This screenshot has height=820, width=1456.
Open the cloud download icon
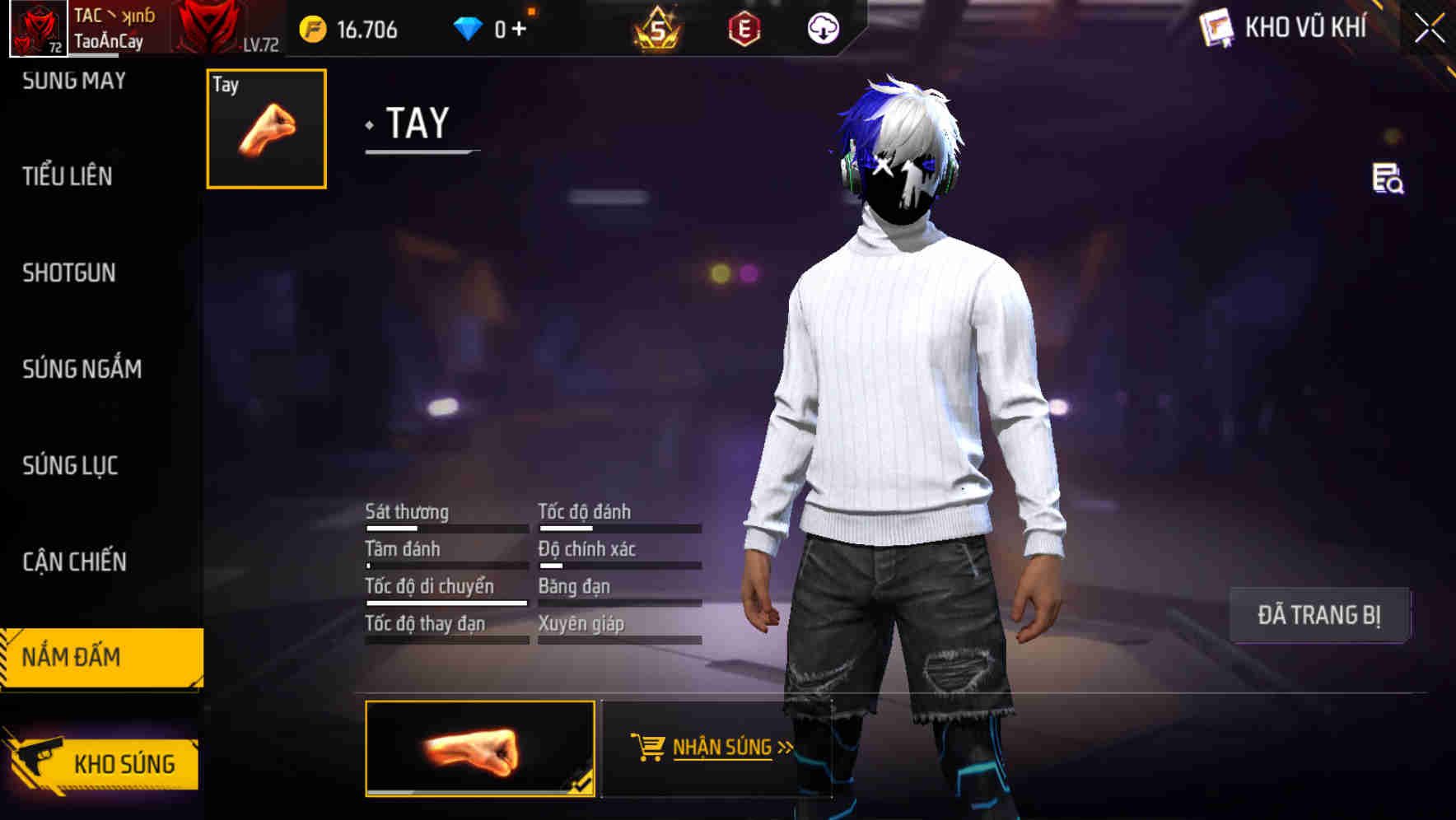click(822, 28)
